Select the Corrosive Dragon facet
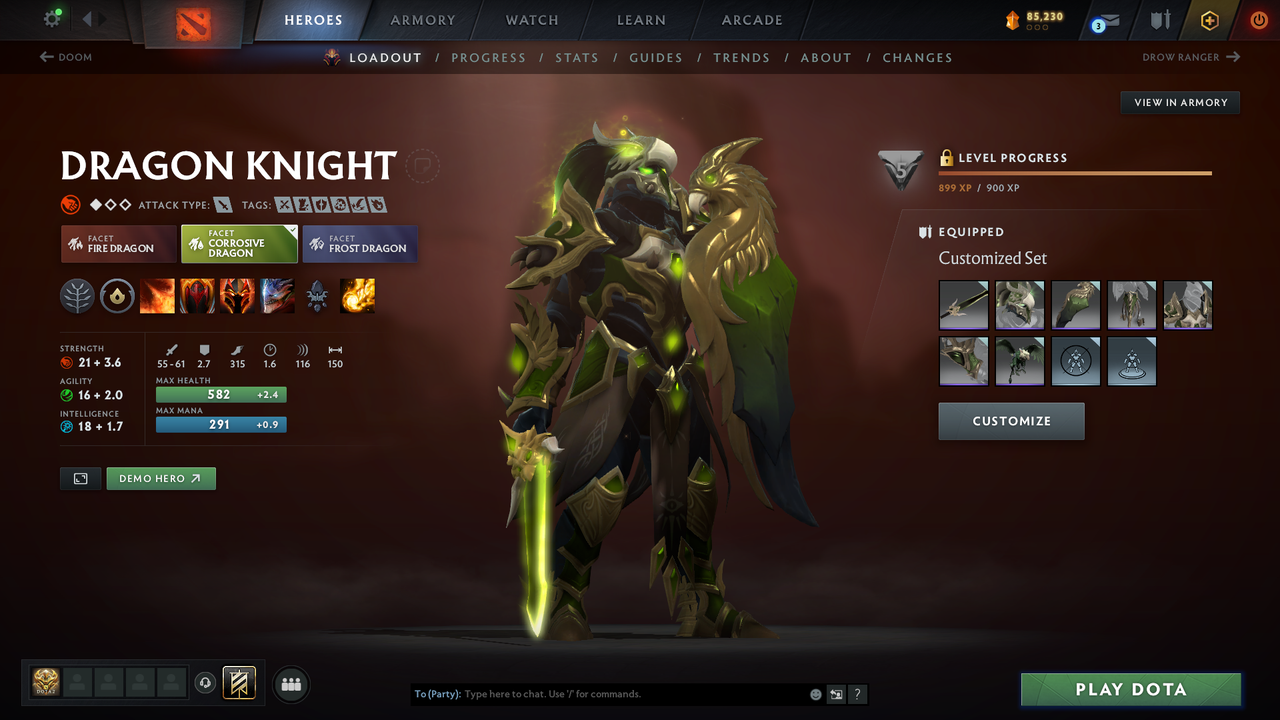The height and width of the screenshot is (720, 1280). click(x=239, y=243)
